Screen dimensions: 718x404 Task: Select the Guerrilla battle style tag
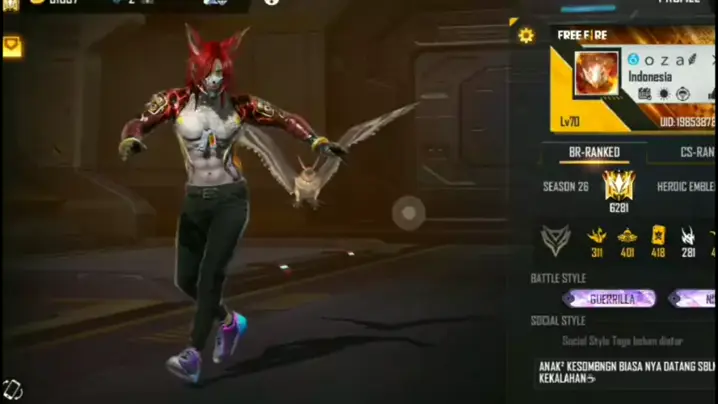(609, 298)
